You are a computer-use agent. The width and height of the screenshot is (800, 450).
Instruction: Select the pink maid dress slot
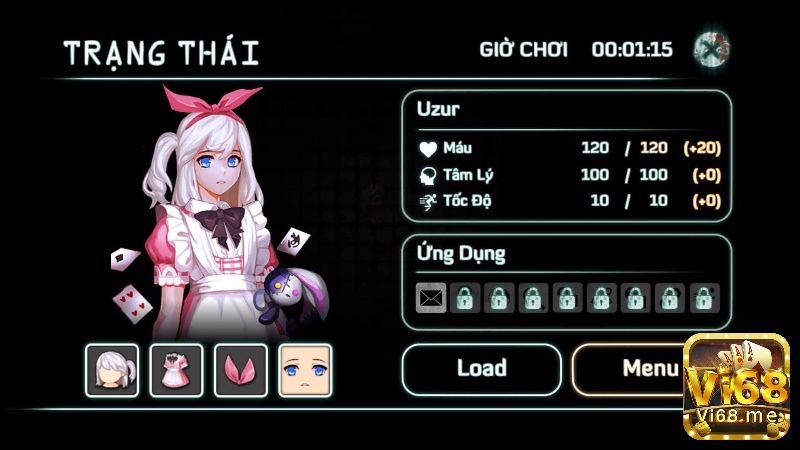pos(176,370)
